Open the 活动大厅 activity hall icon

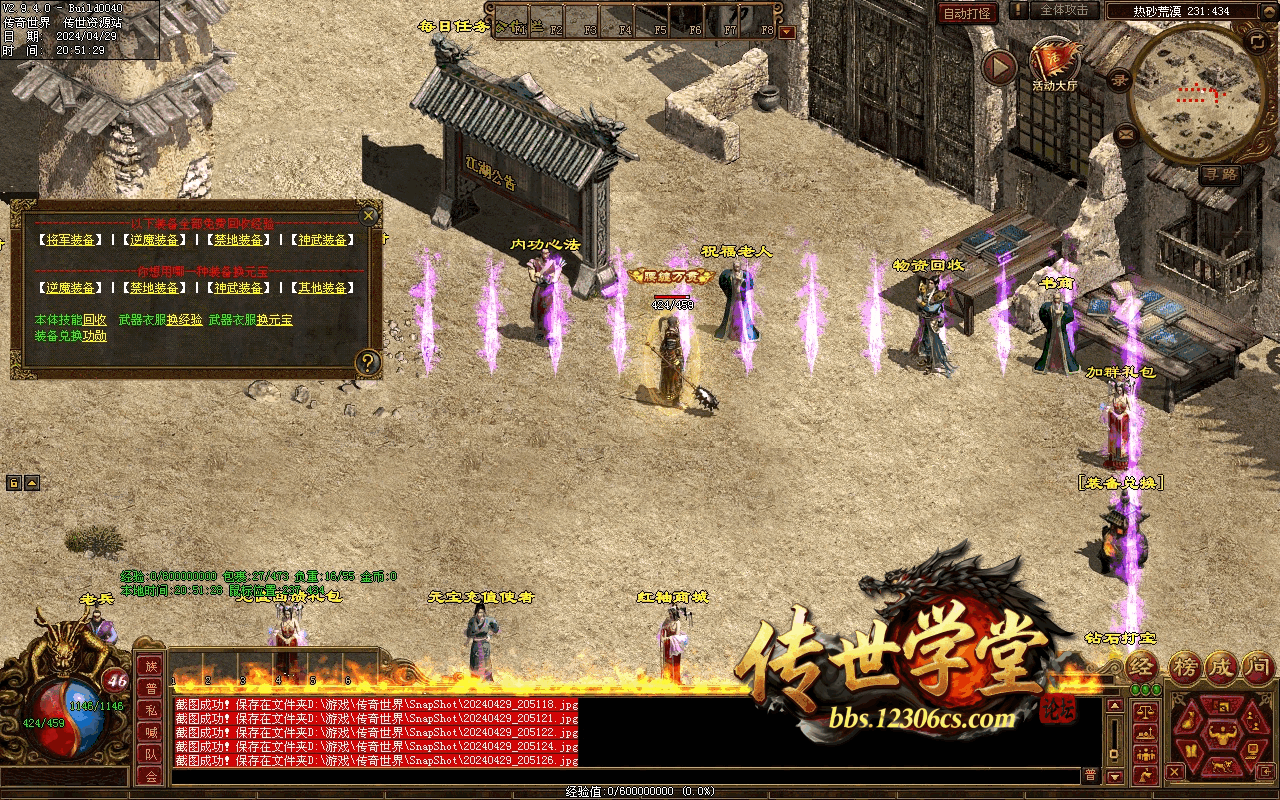coord(1053,63)
